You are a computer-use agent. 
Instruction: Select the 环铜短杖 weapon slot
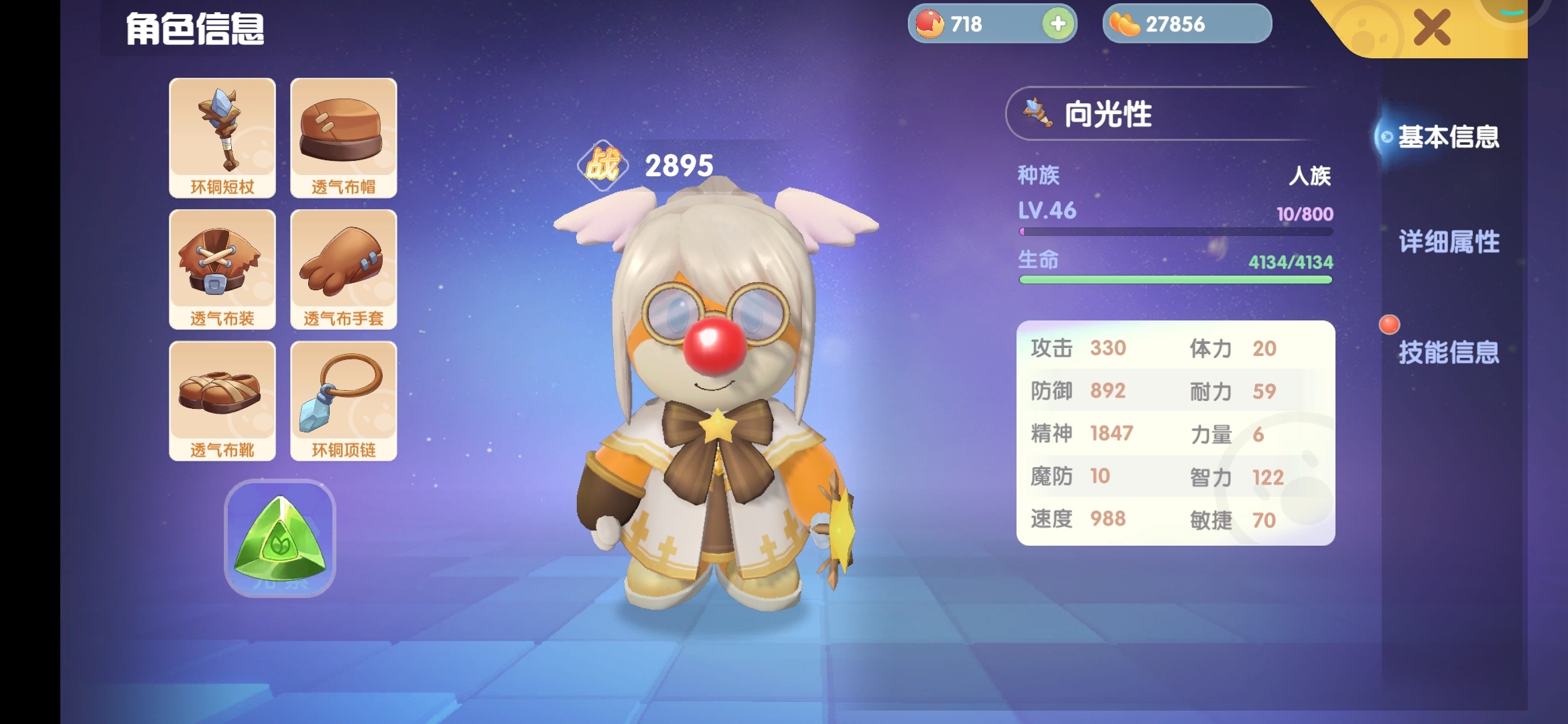click(222, 137)
